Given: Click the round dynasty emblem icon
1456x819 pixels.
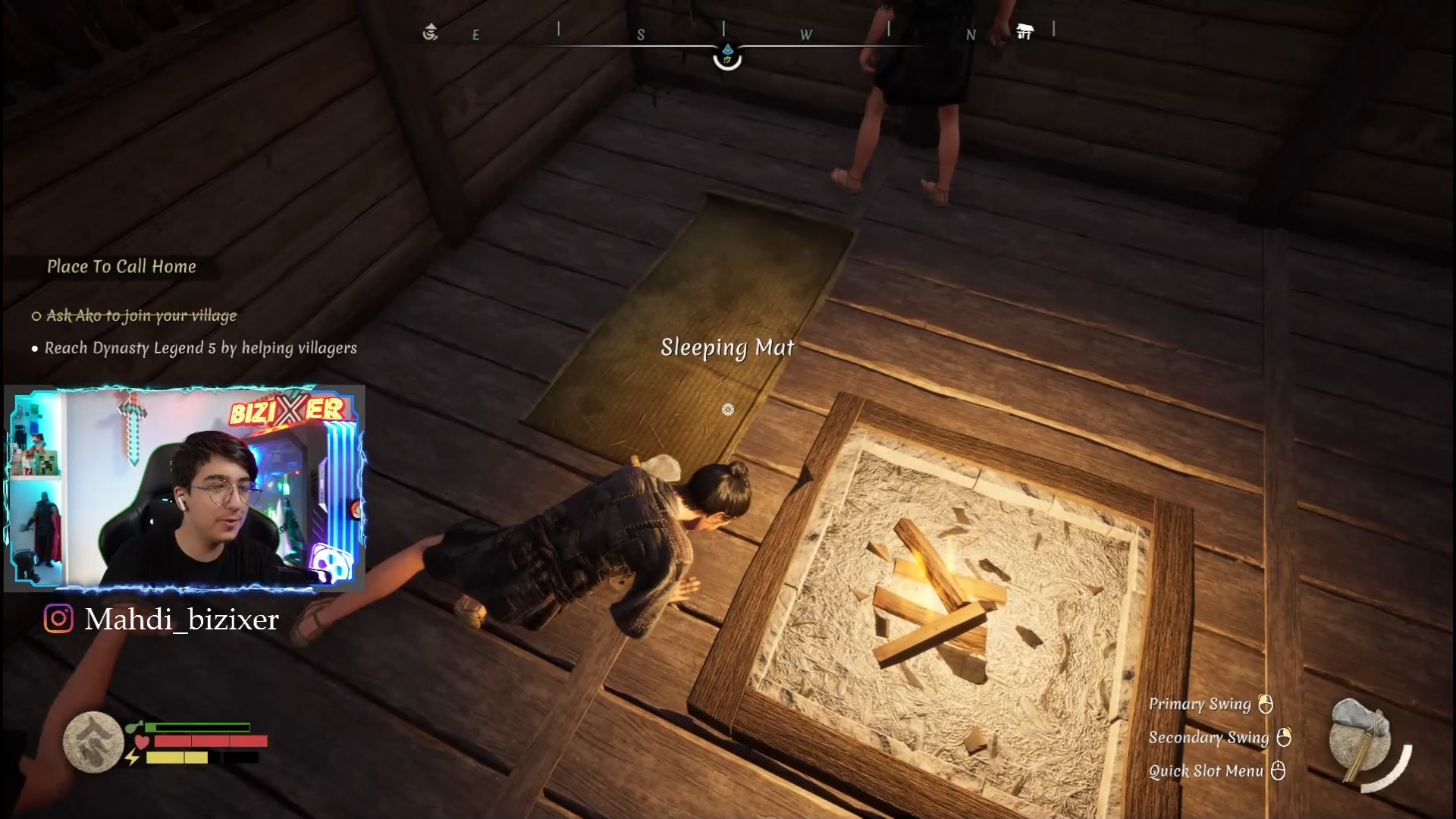Looking at the screenshot, I should [x=93, y=742].
